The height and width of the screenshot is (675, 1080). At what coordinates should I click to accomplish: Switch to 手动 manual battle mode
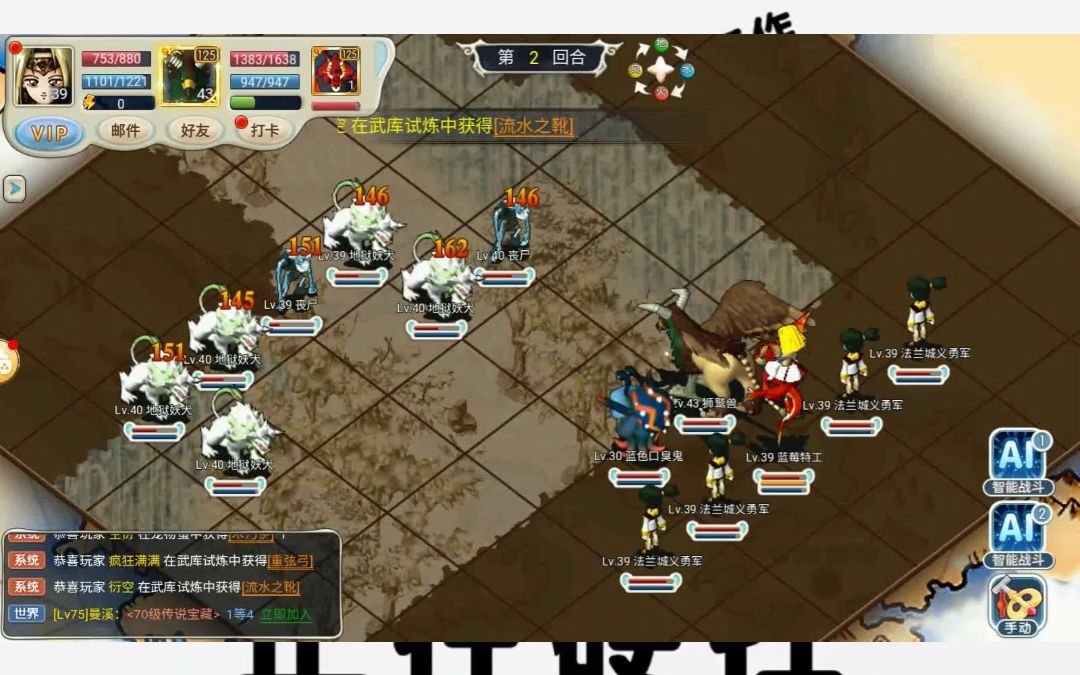pos(1018,605)
